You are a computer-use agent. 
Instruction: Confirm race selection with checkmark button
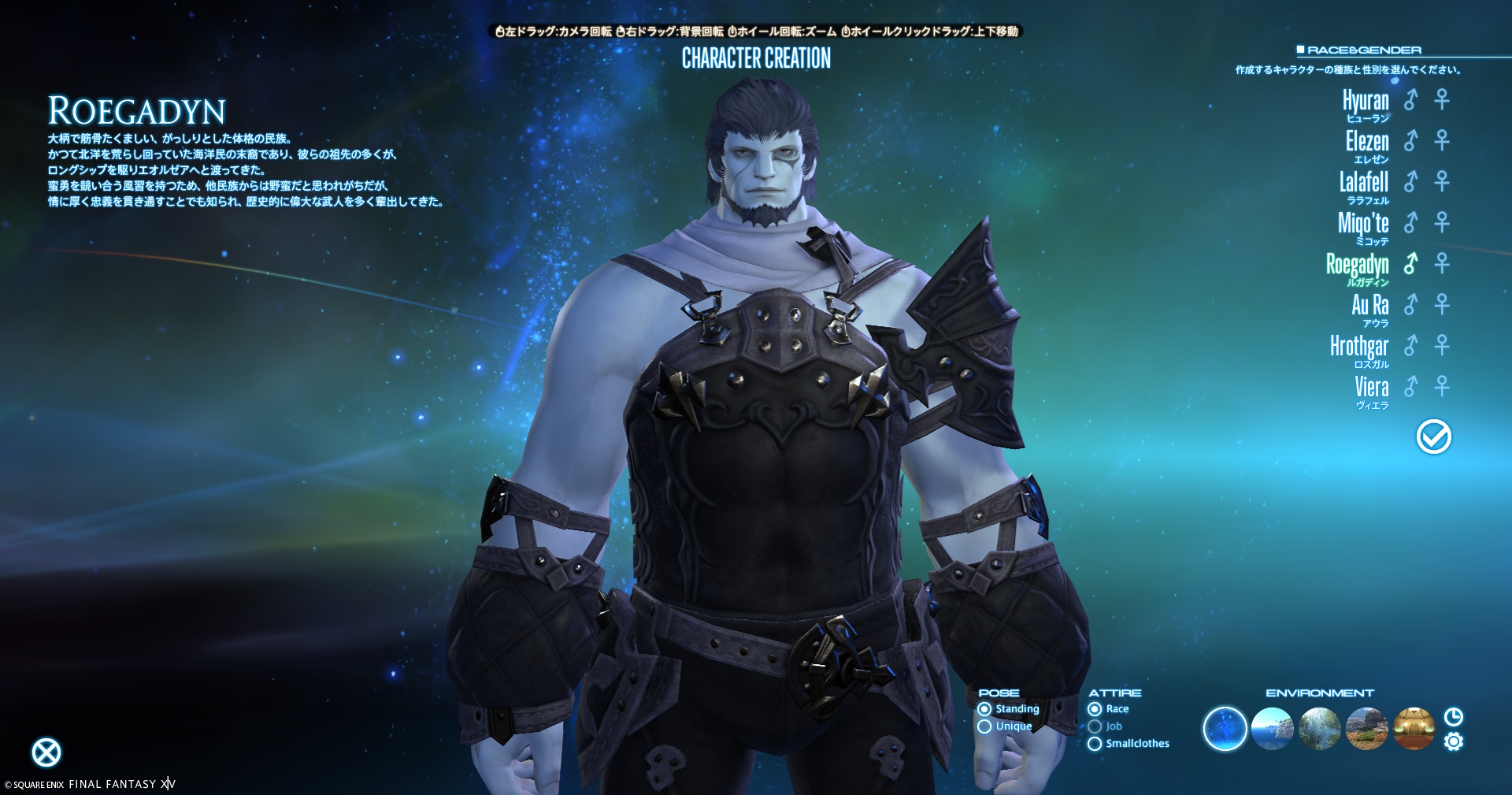click(x=1433, y=437)
